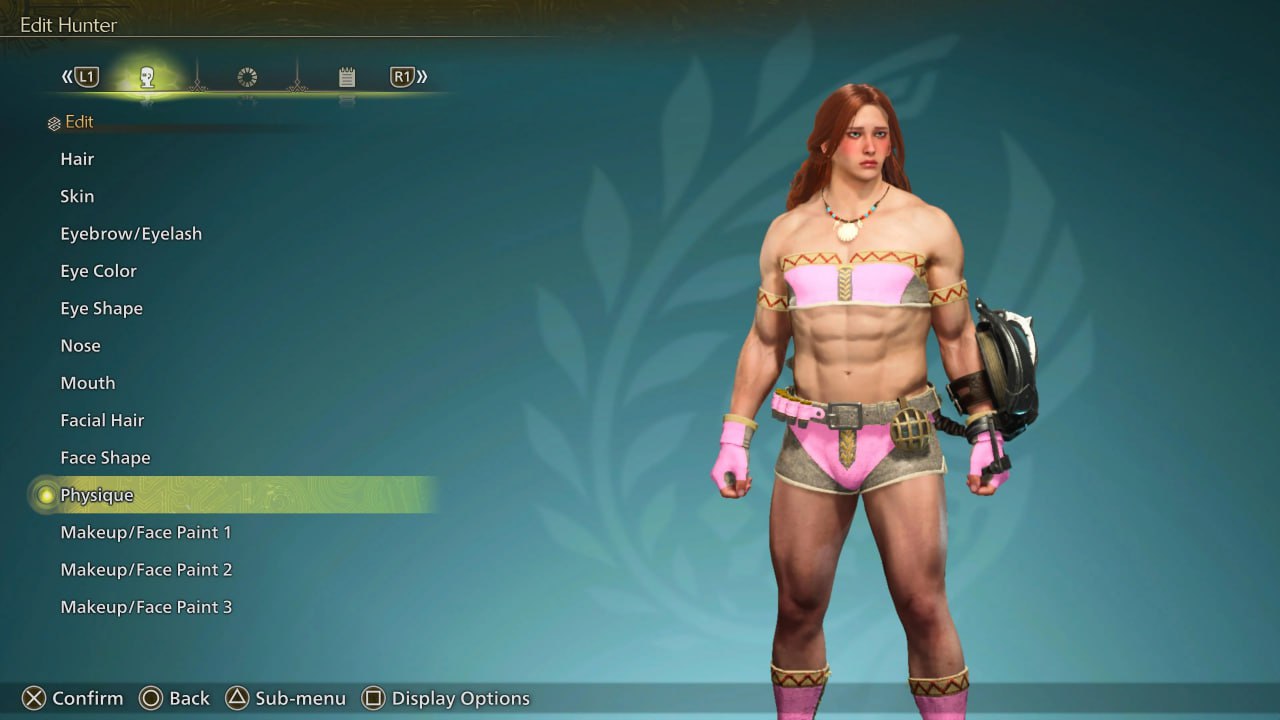This screenshot has width=1280, height=720.
Task: Select Makeup/Face Paint 2
Action: [146, 570]
